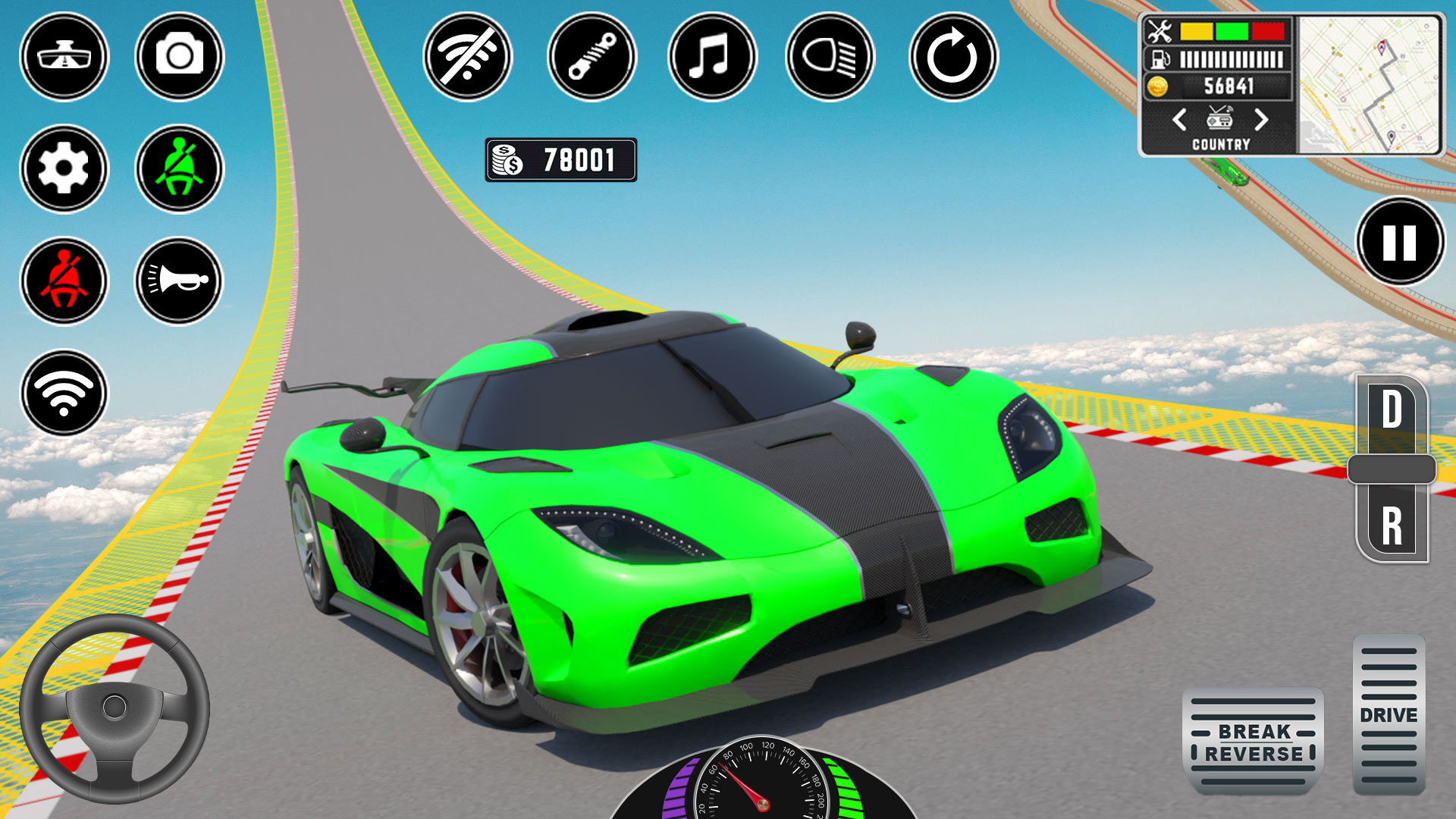Go to previous radio station with left arrow
The width and height of the screenshot is (1456, 819).
coord(1180,118)
